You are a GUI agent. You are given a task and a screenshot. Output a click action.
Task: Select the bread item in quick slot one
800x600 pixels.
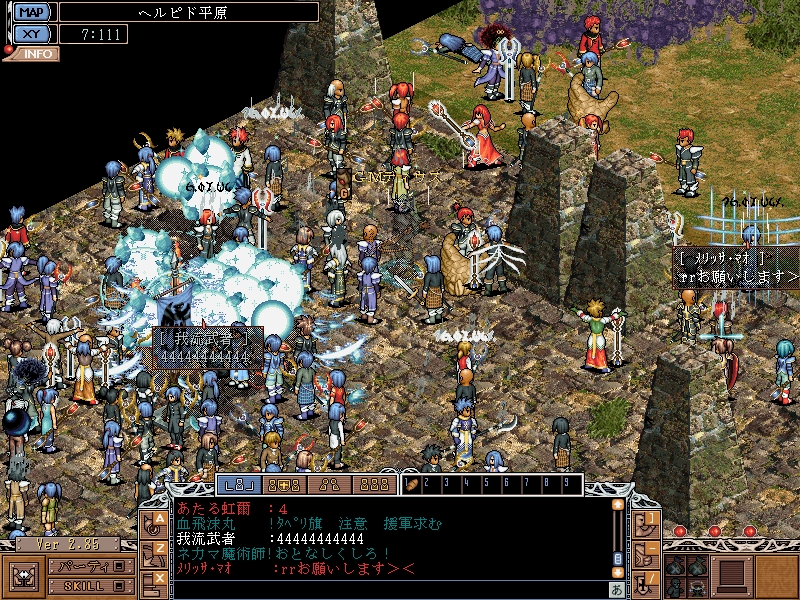412,485
